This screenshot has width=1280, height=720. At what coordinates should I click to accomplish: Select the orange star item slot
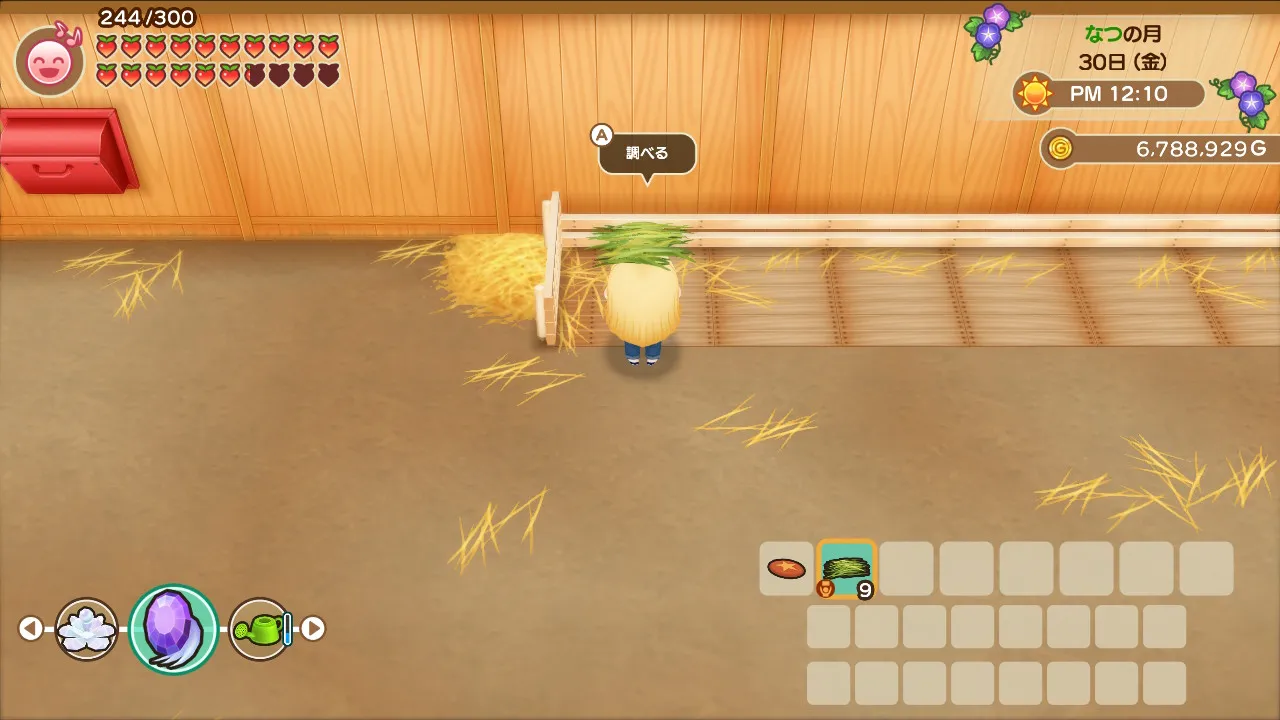tap(786, 569)
